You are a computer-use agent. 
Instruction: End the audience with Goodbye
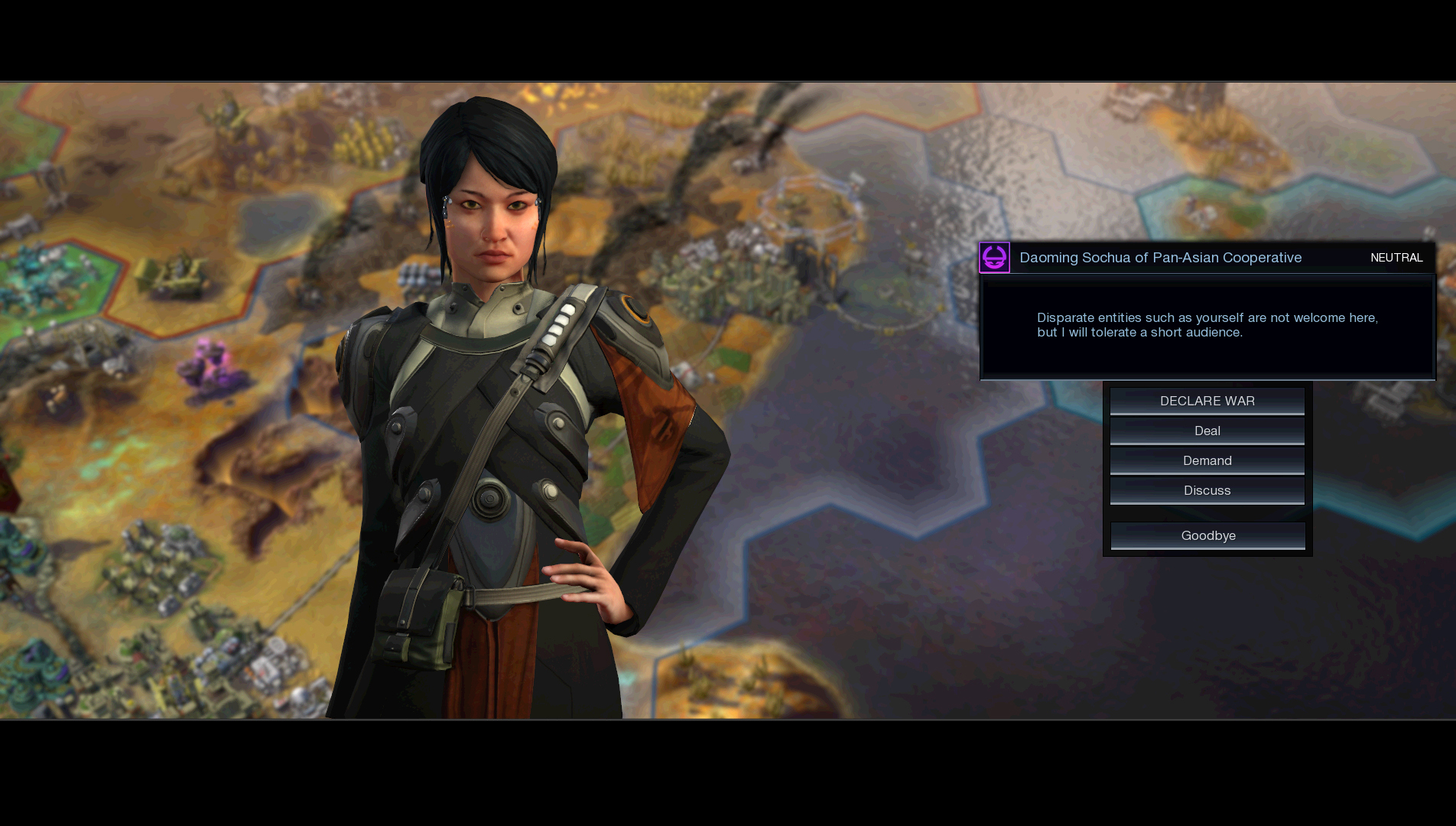1207,535
